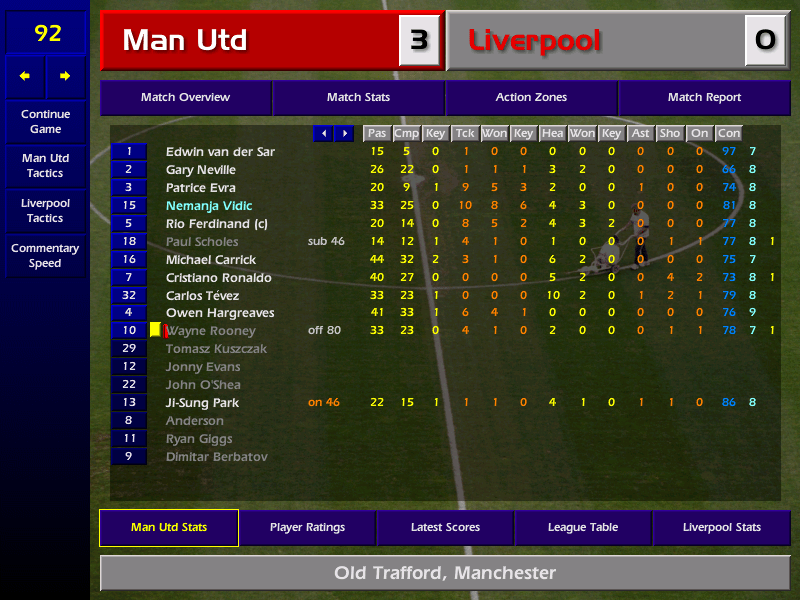The width and height of the screenshot is (800, 600).
Task: Click the left yellow arrow button
Action: 25,76
